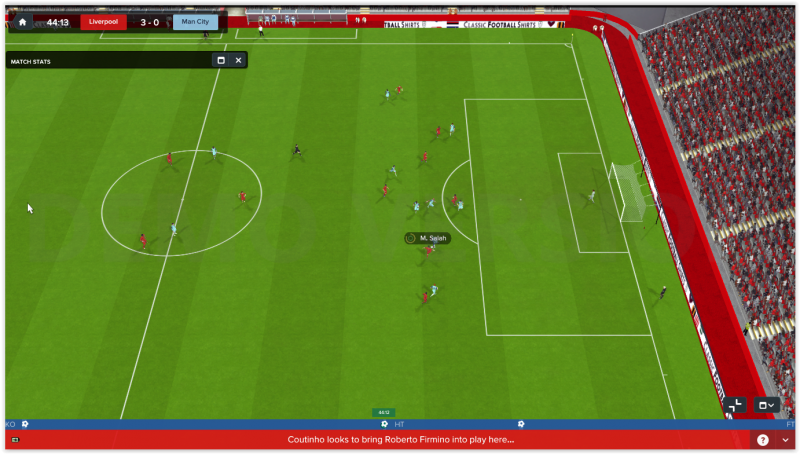Screen dimensions: 800x454
Task: Open the question mark help button
Action: (x=763, y=440)
